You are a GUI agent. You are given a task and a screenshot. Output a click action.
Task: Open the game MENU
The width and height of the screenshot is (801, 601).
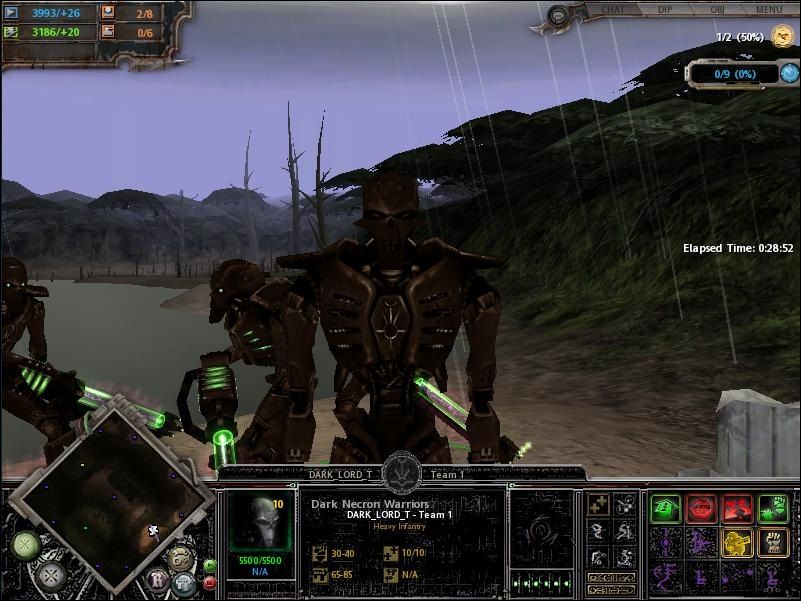769,10
